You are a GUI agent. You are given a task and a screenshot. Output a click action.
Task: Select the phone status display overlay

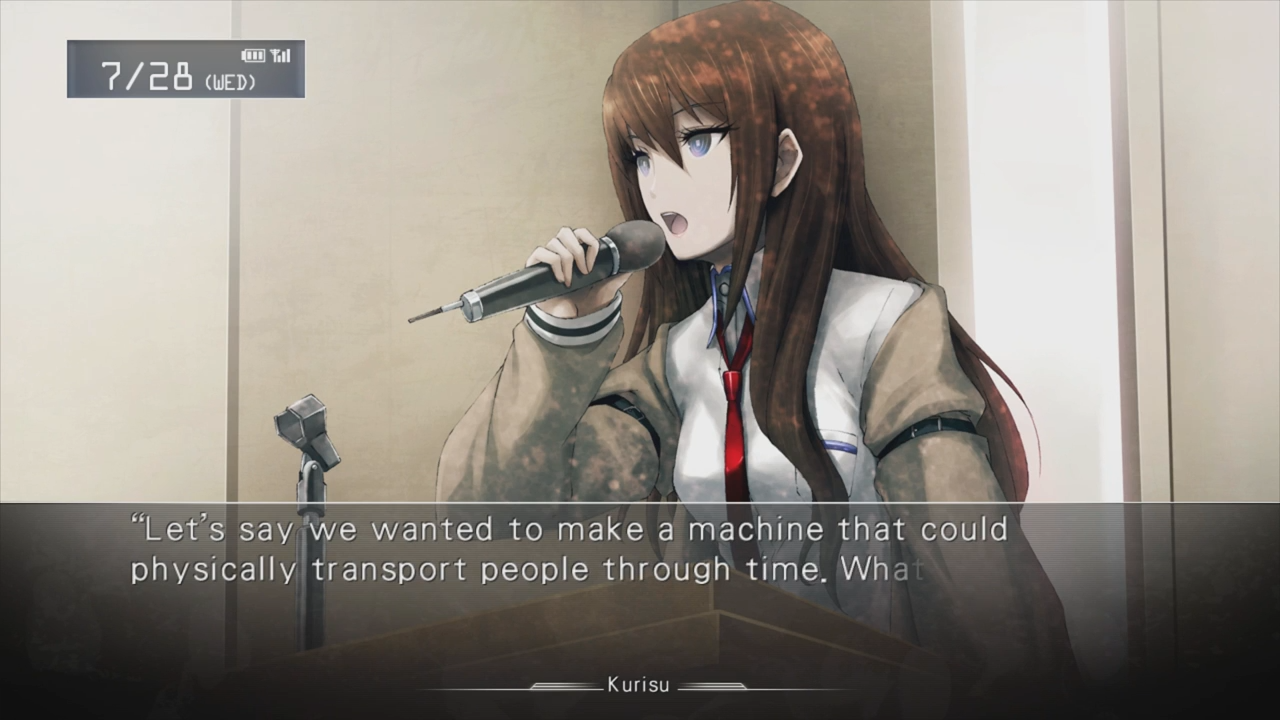click(185, 70)
